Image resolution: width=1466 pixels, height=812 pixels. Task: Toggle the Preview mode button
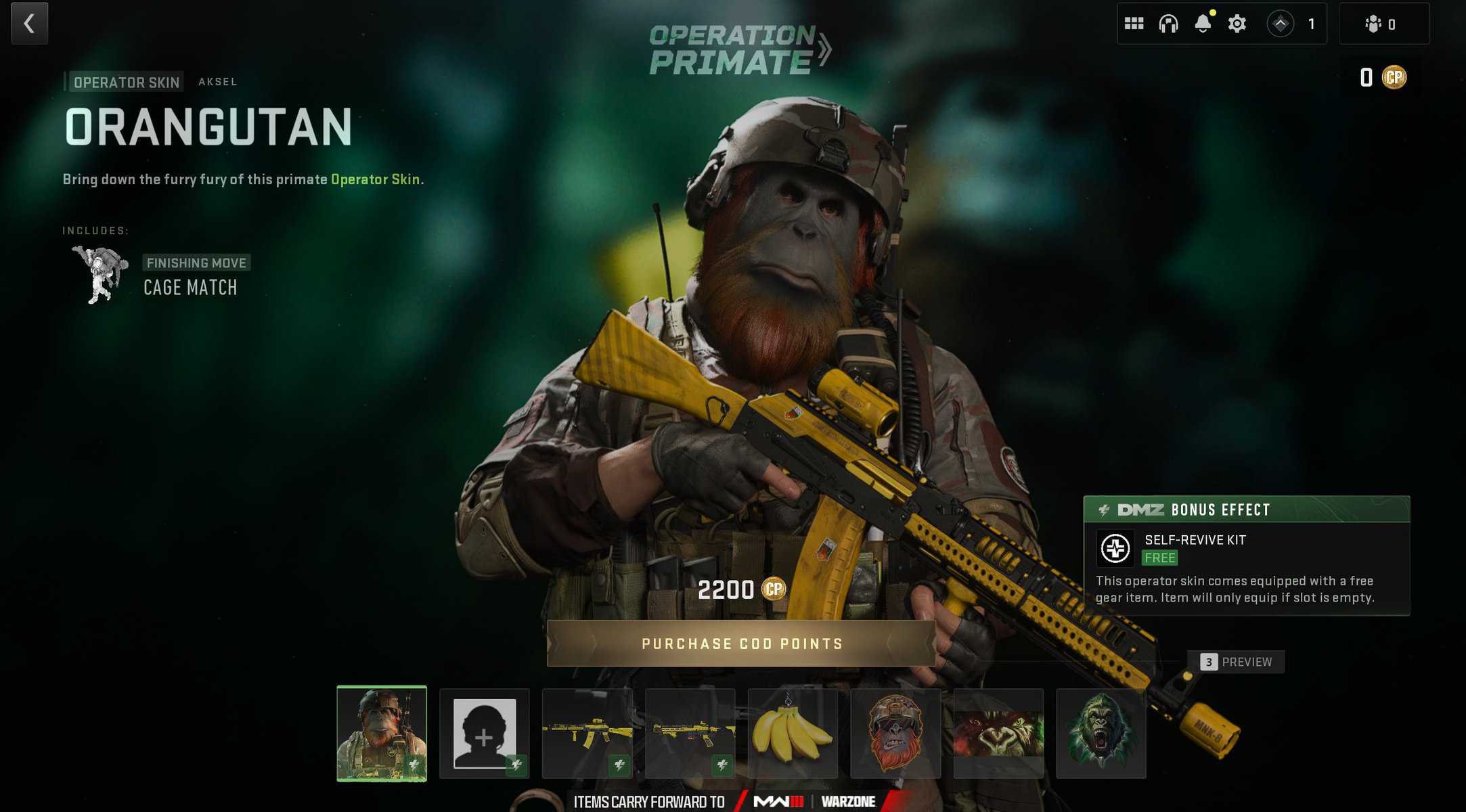[1235, 662]
